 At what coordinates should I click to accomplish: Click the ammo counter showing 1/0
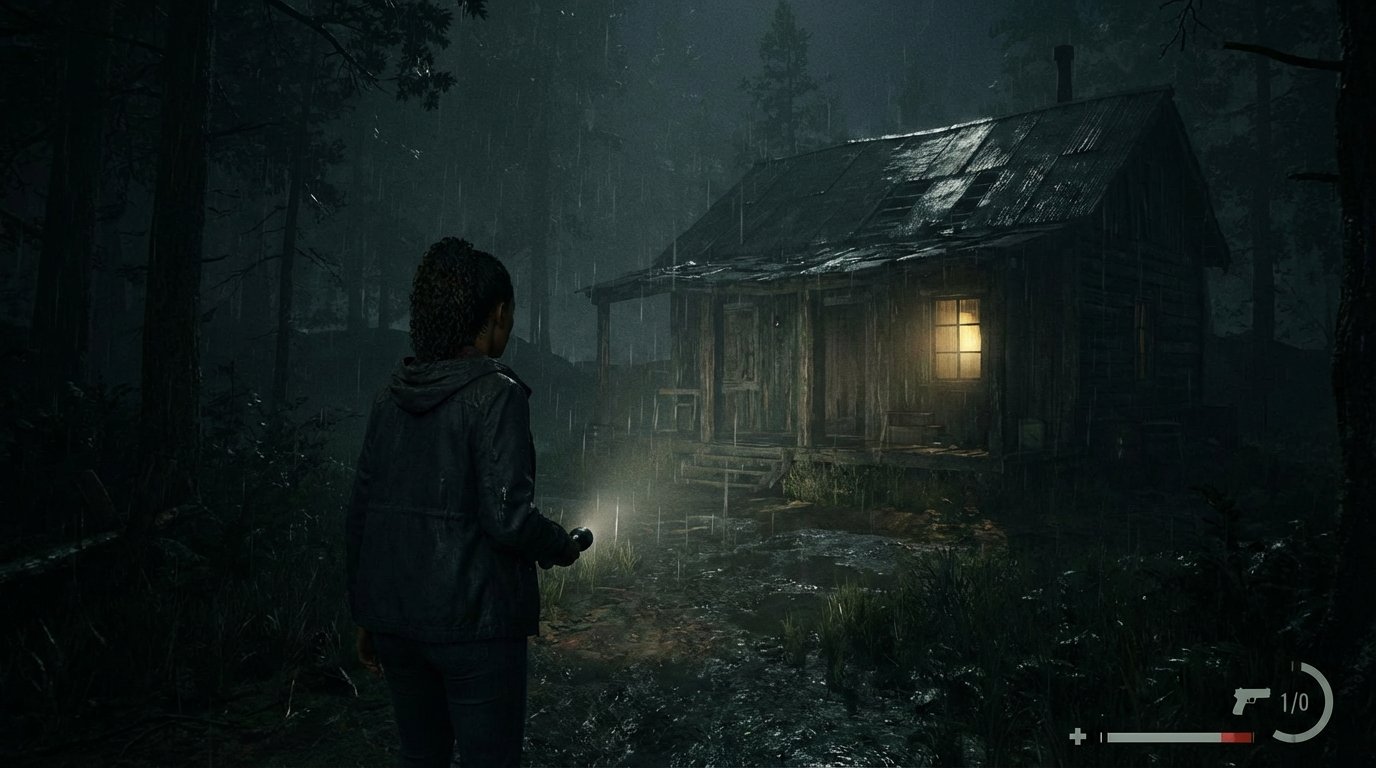[1294, 702]
